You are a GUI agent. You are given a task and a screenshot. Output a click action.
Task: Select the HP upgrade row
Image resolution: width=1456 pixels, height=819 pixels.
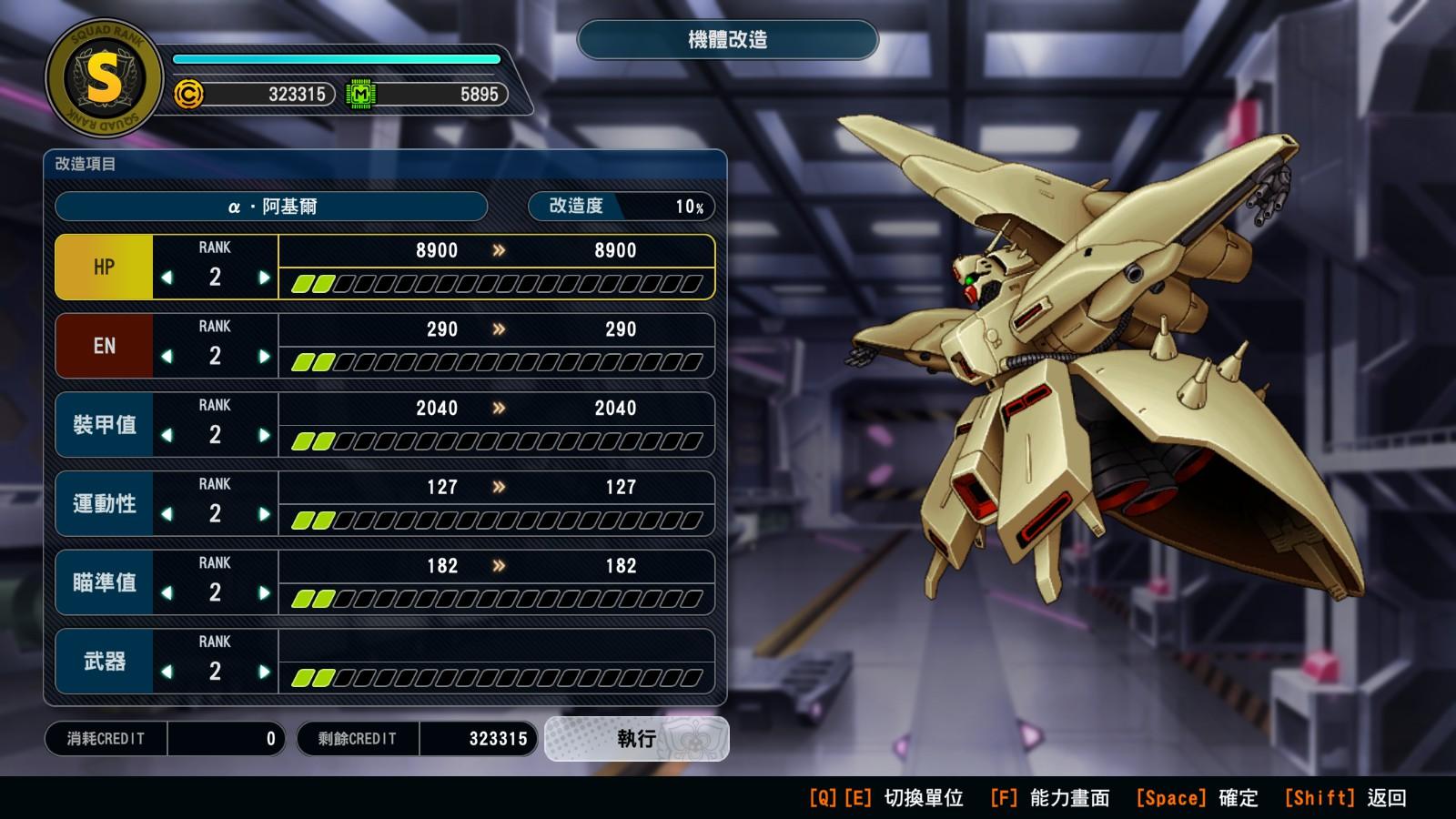coord(104,267)
